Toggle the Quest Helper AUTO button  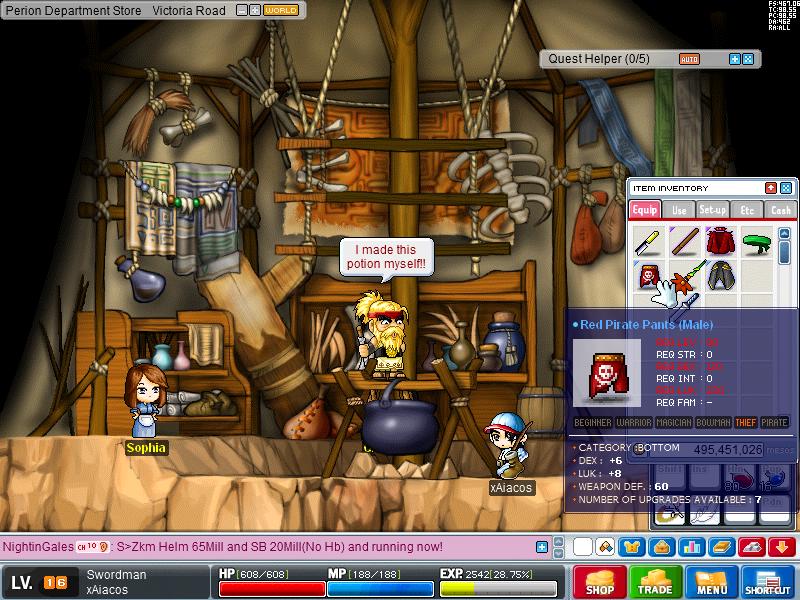pyautogui.click(x=689, y=59)
